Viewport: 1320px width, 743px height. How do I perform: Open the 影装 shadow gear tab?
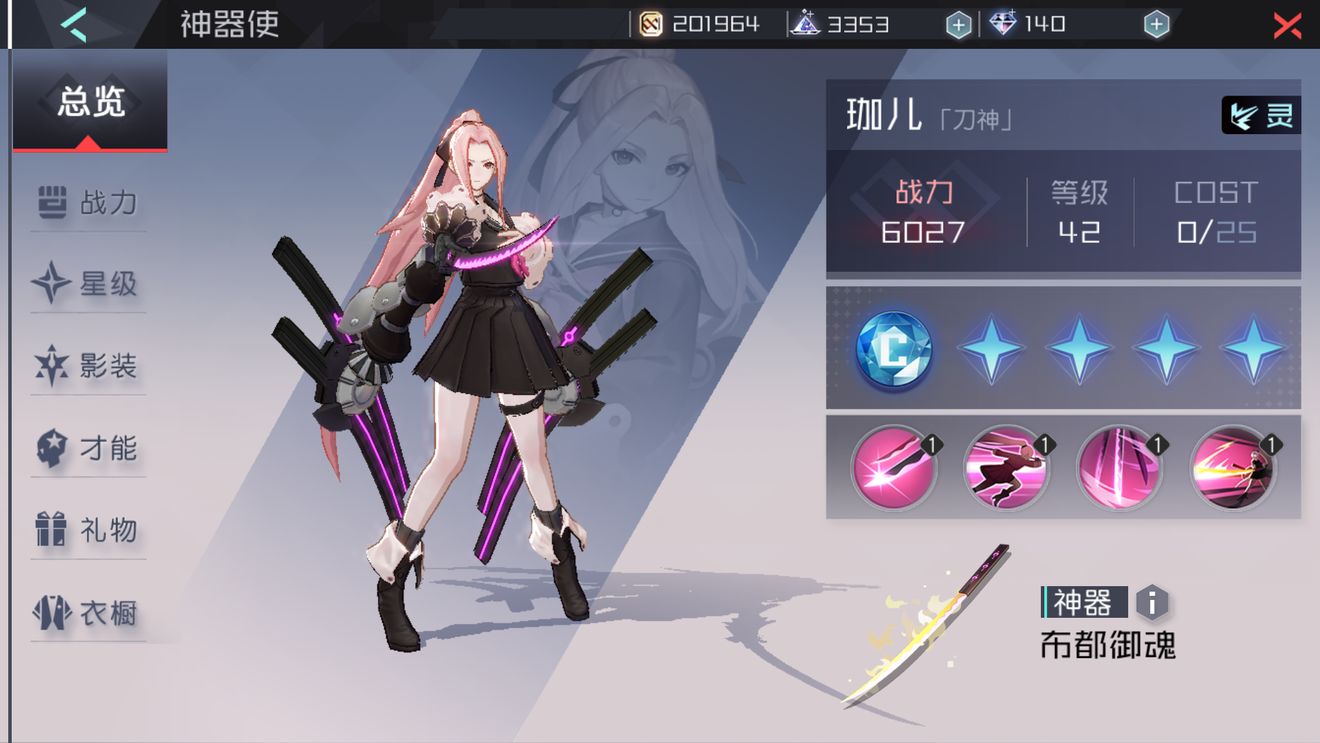[88, 367]
